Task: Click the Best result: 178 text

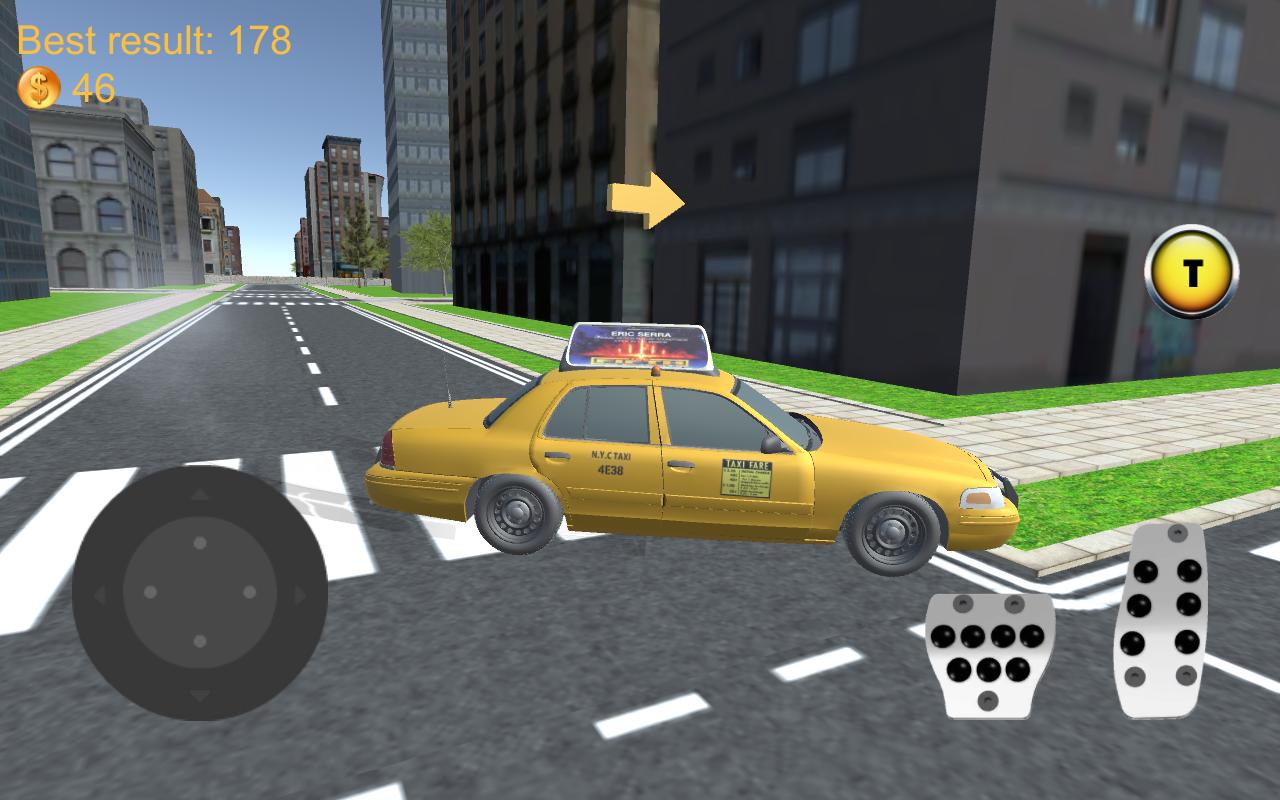Action: (x=155, y=42)
